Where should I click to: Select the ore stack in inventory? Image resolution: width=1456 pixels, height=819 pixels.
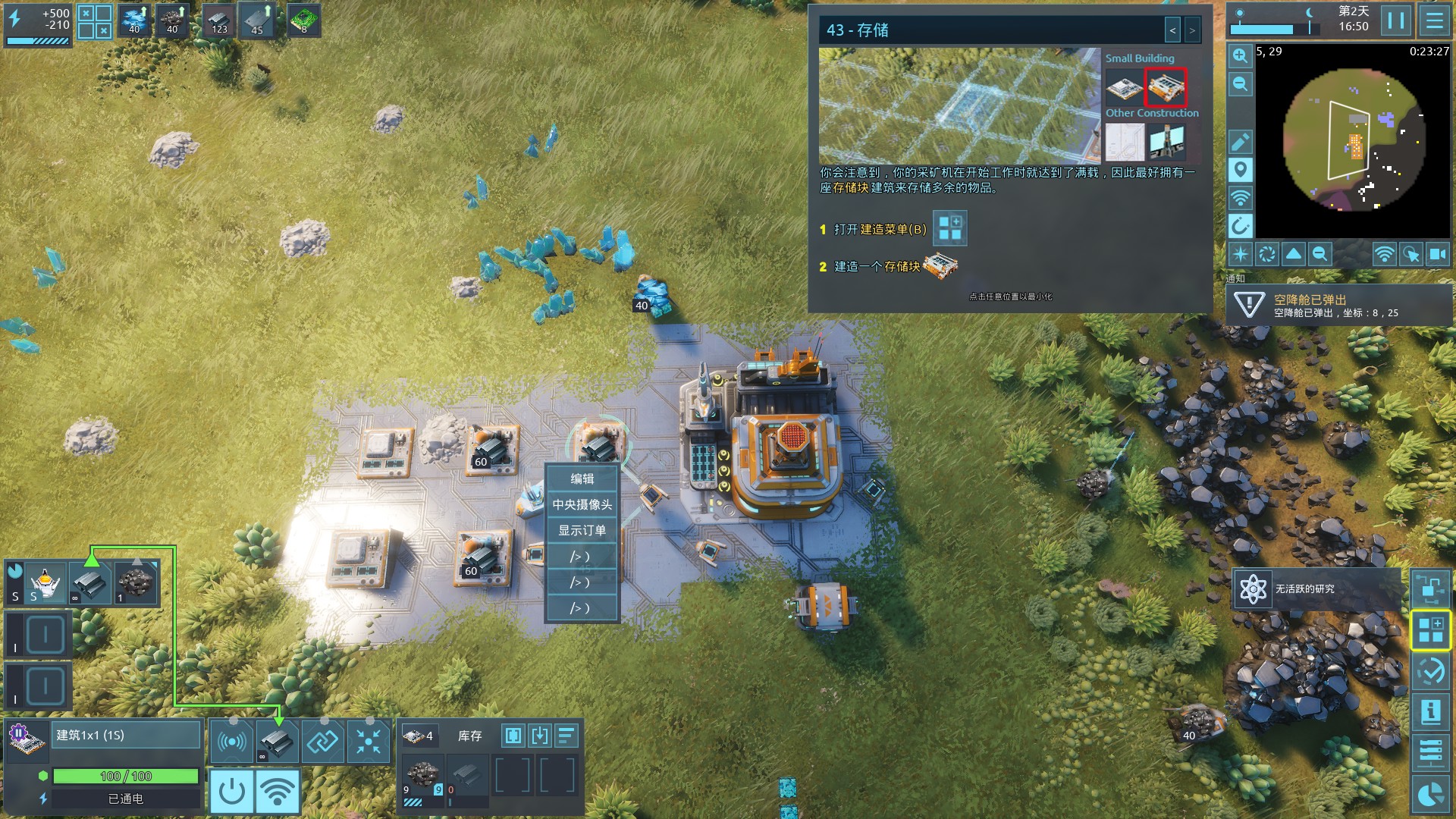tap(422, 775)
